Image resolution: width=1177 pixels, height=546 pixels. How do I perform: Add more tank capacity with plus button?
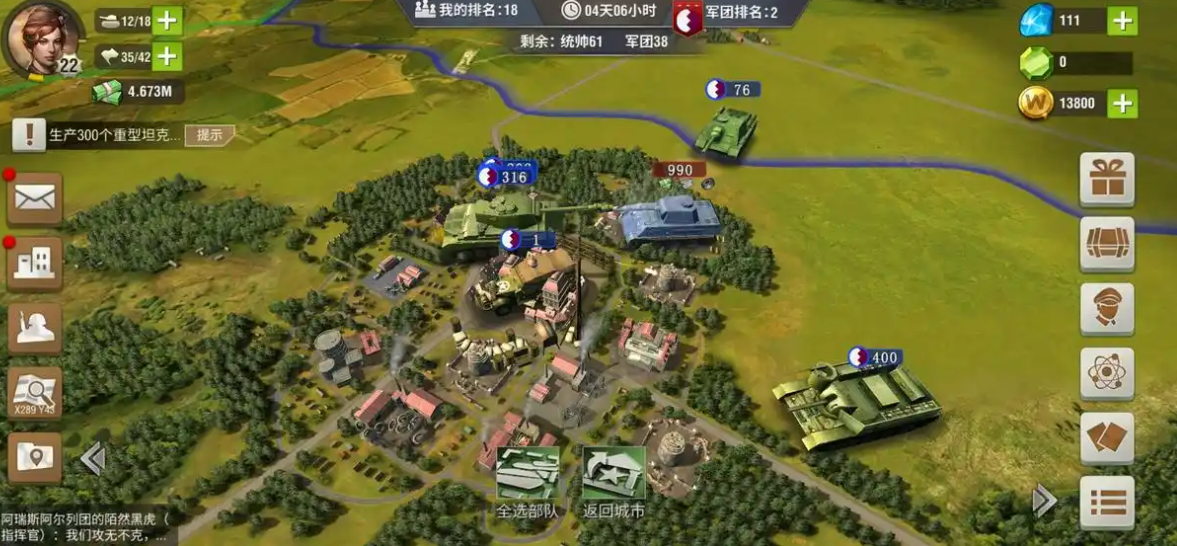(167, 21)
